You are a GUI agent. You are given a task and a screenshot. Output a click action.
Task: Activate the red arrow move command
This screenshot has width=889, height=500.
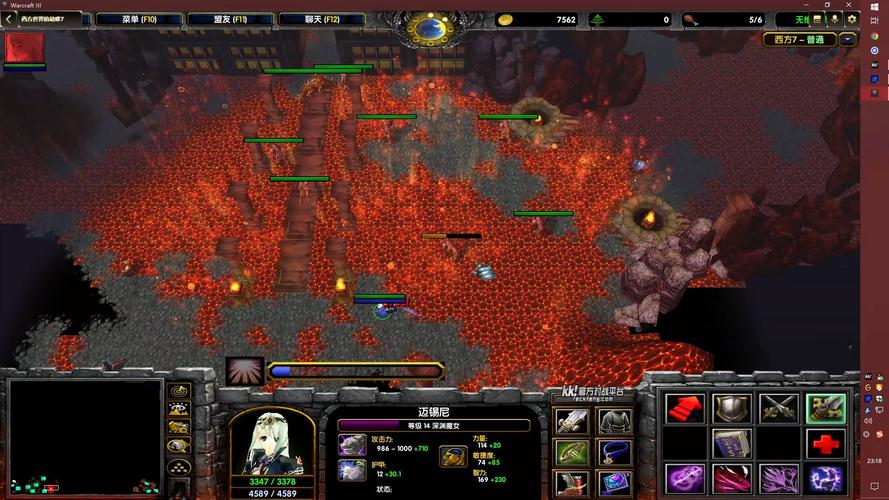[684, 408]
